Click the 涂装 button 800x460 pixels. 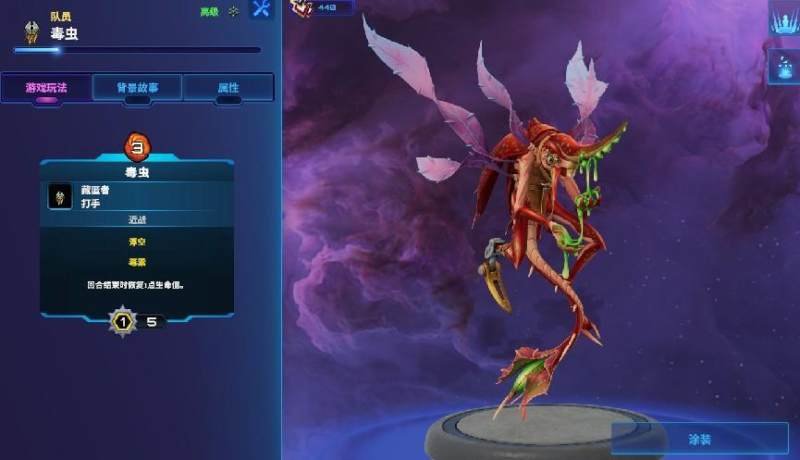[x=700, y=439]
